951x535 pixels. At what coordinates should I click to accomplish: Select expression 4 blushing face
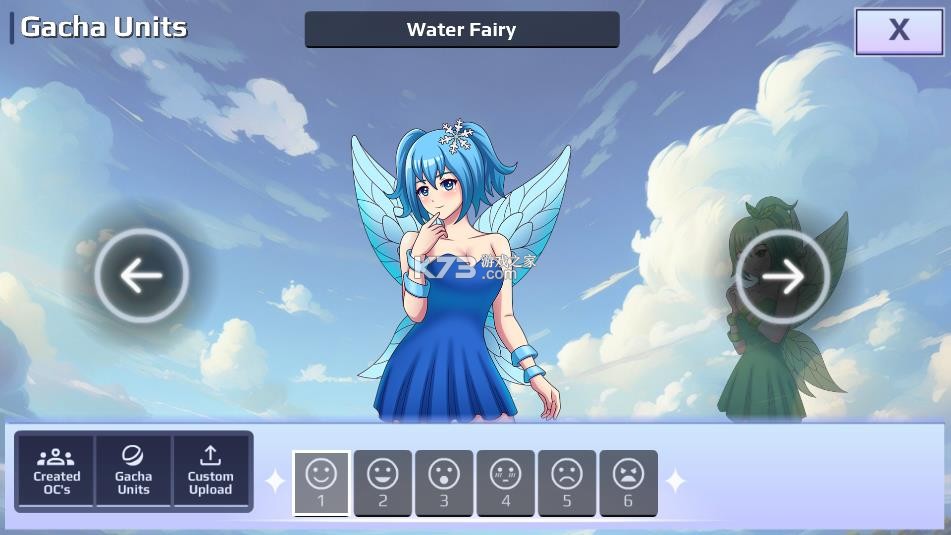(x=505, y=482)
